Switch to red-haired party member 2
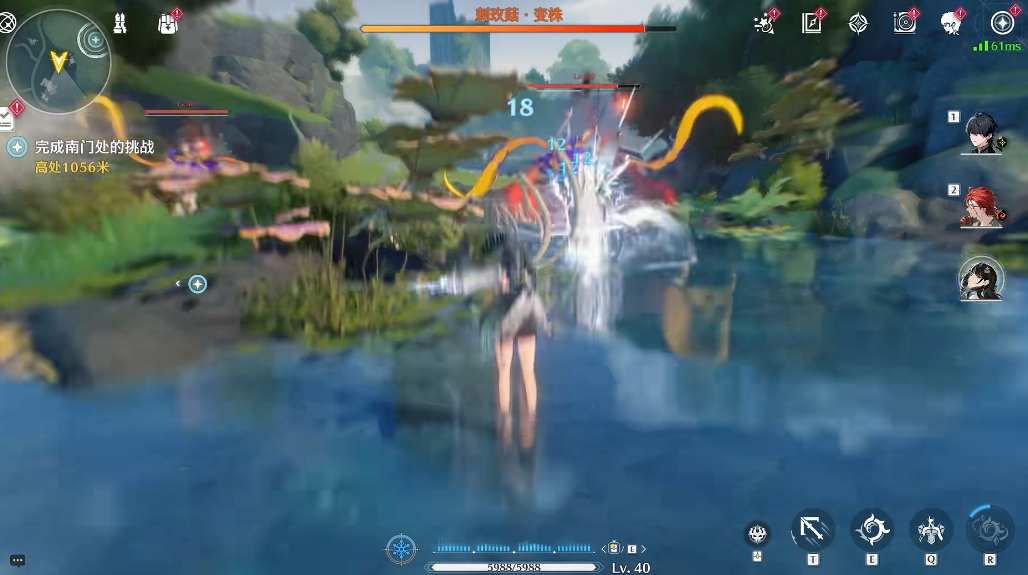 [x=981, y=206]
